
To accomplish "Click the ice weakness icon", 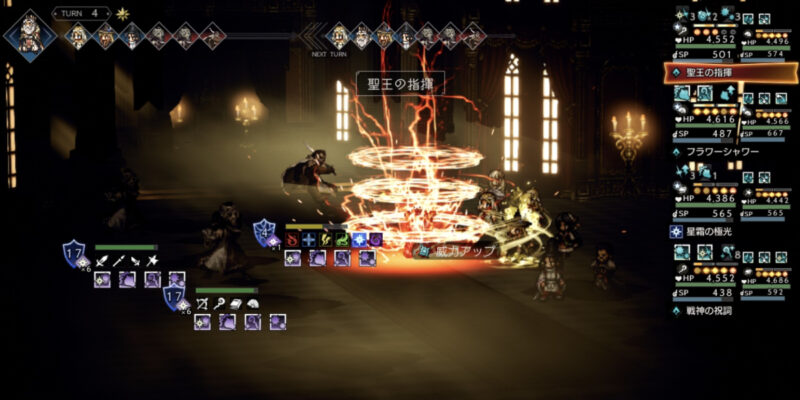I will click(x=309, y=240).
